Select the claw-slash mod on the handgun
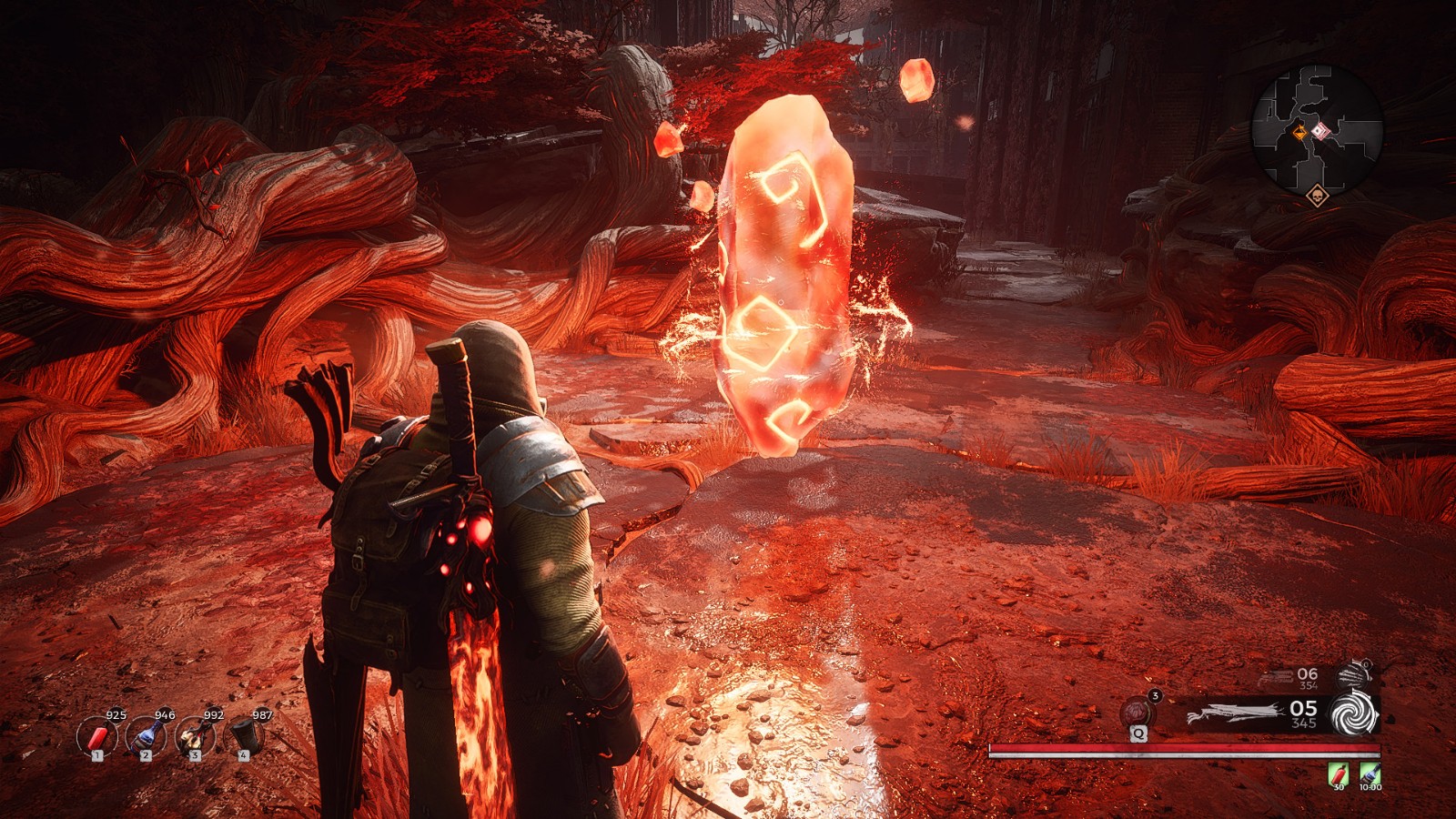1456x819 pixels. 1356,675
